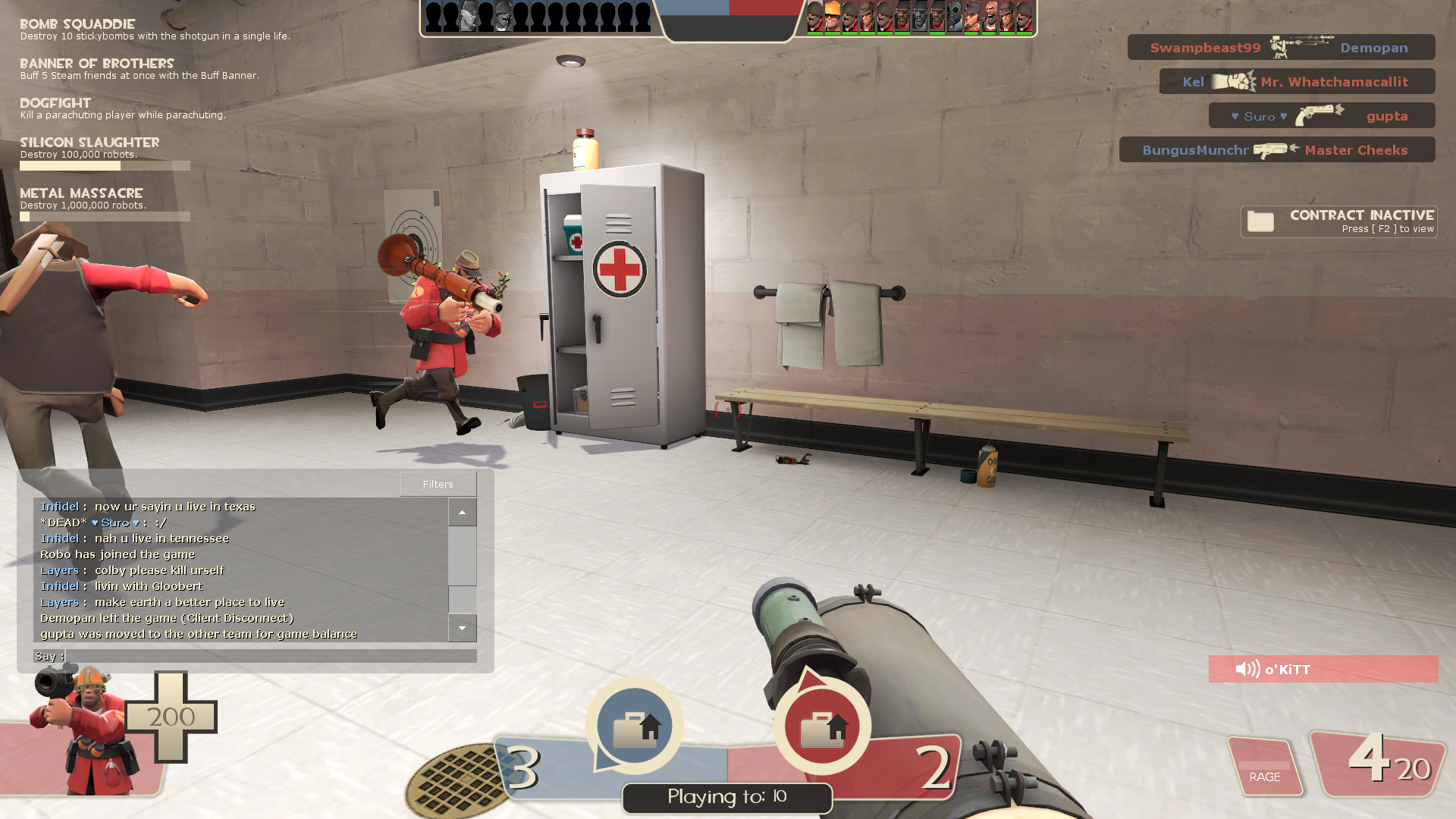Open the Contract Inactive folder panel
Viewport: 1456px width, 819px height.
[x=1339, y=221]
